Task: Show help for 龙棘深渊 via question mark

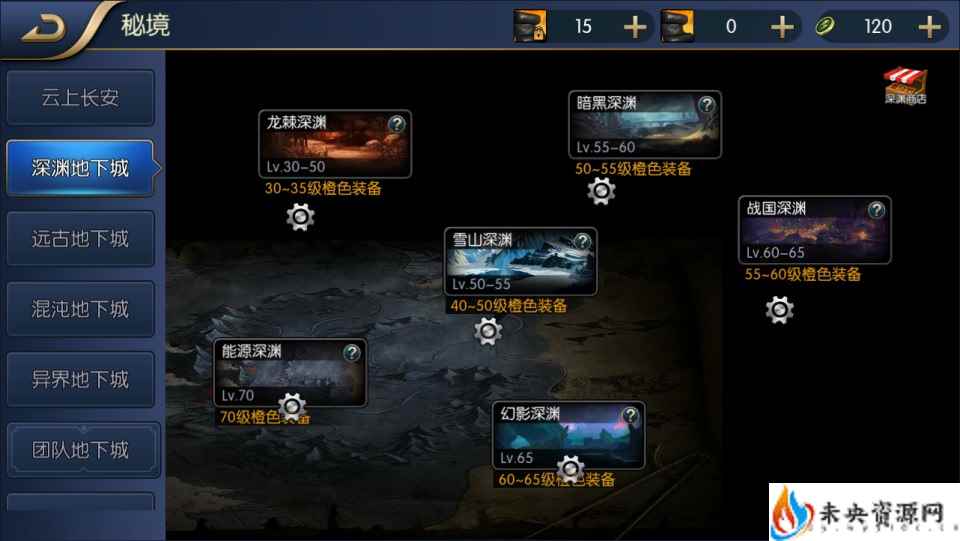Action: click(397, 124)
